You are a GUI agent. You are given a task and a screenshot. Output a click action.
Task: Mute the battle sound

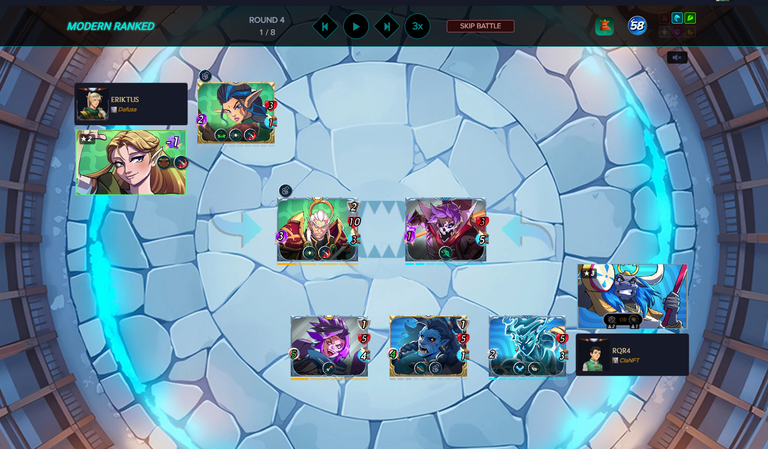(677, 57)
